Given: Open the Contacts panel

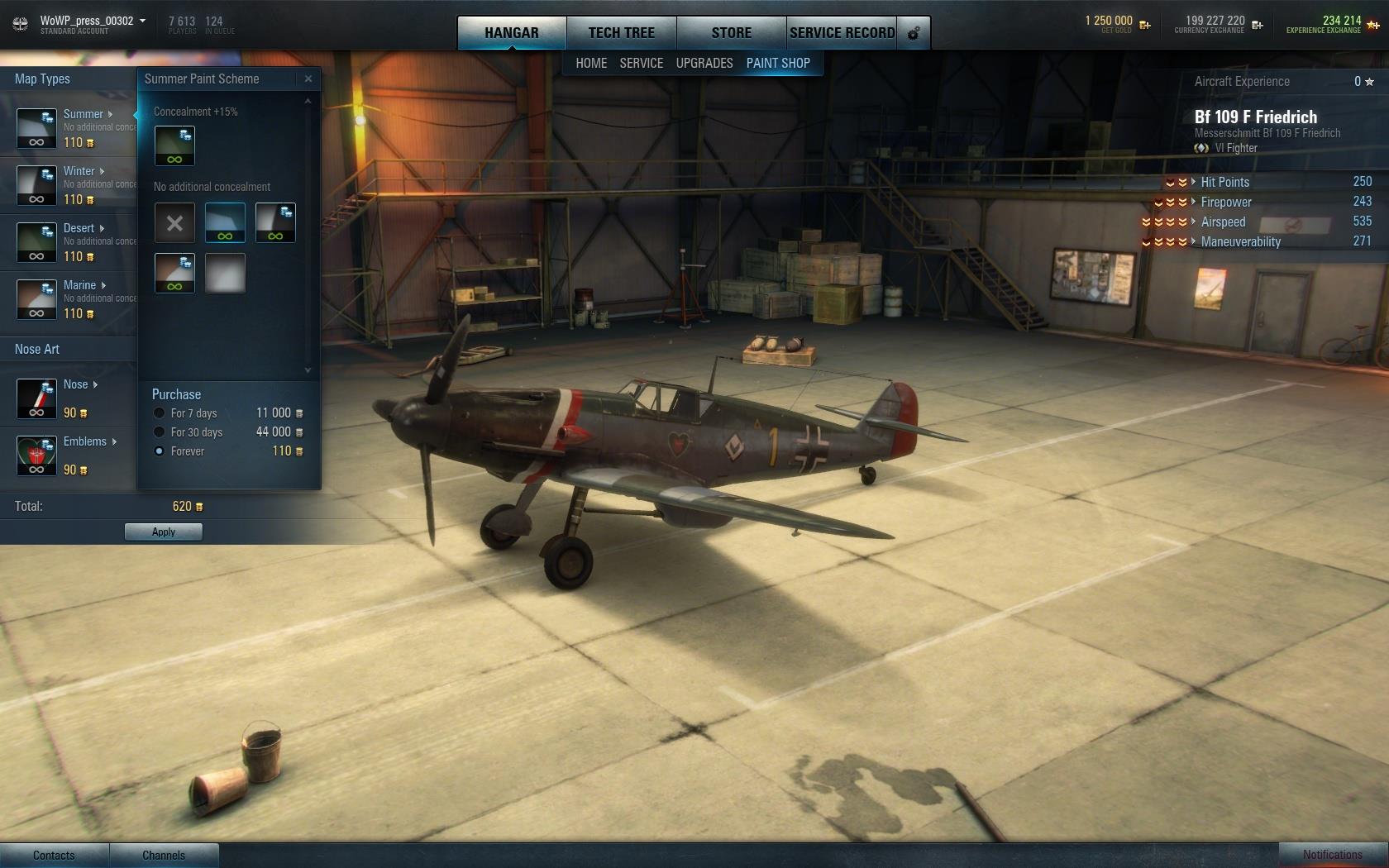Looking at the screenshot, I should [x=54, y=855].
